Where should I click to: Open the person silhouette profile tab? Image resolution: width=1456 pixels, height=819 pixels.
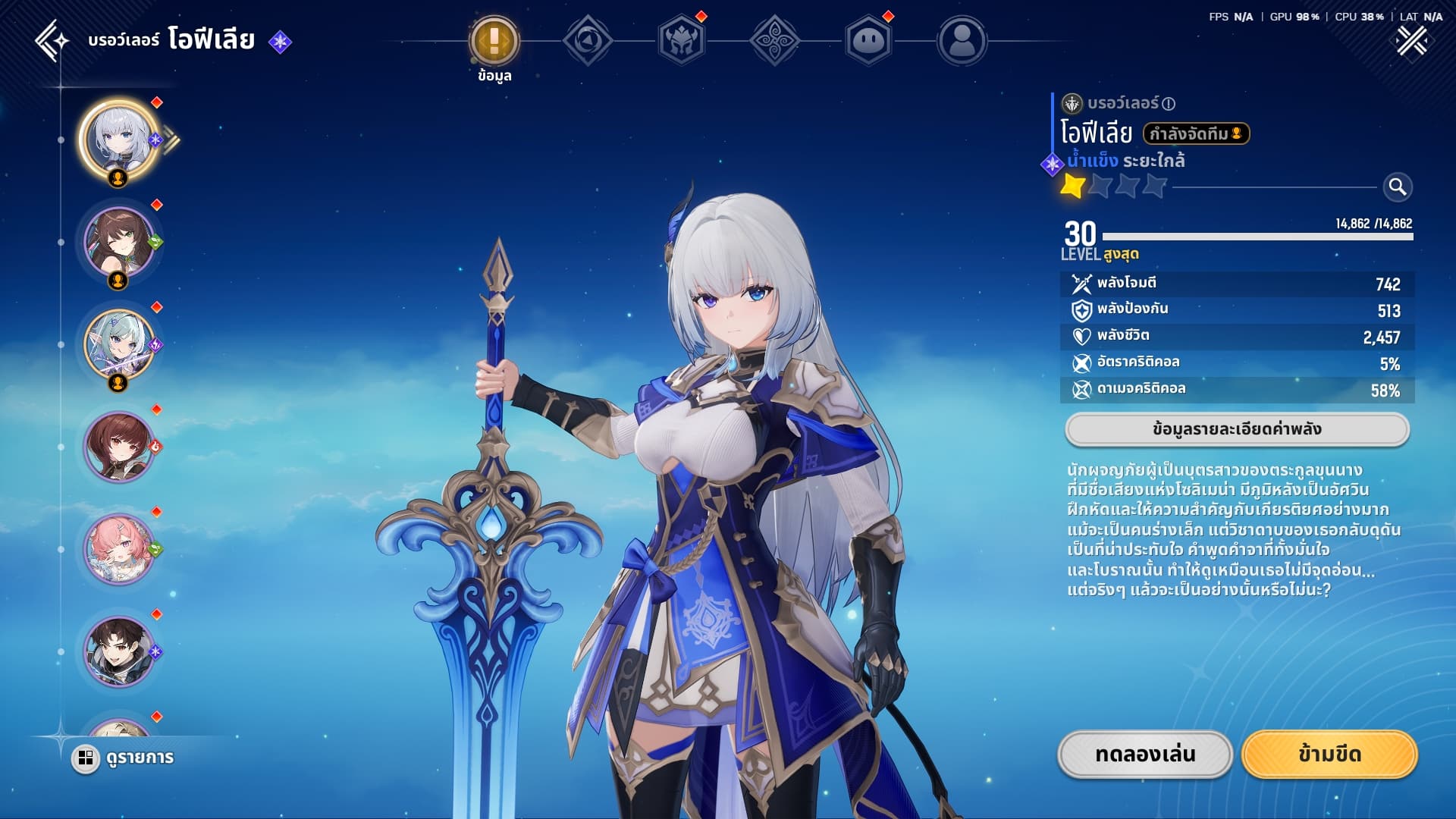962,41
